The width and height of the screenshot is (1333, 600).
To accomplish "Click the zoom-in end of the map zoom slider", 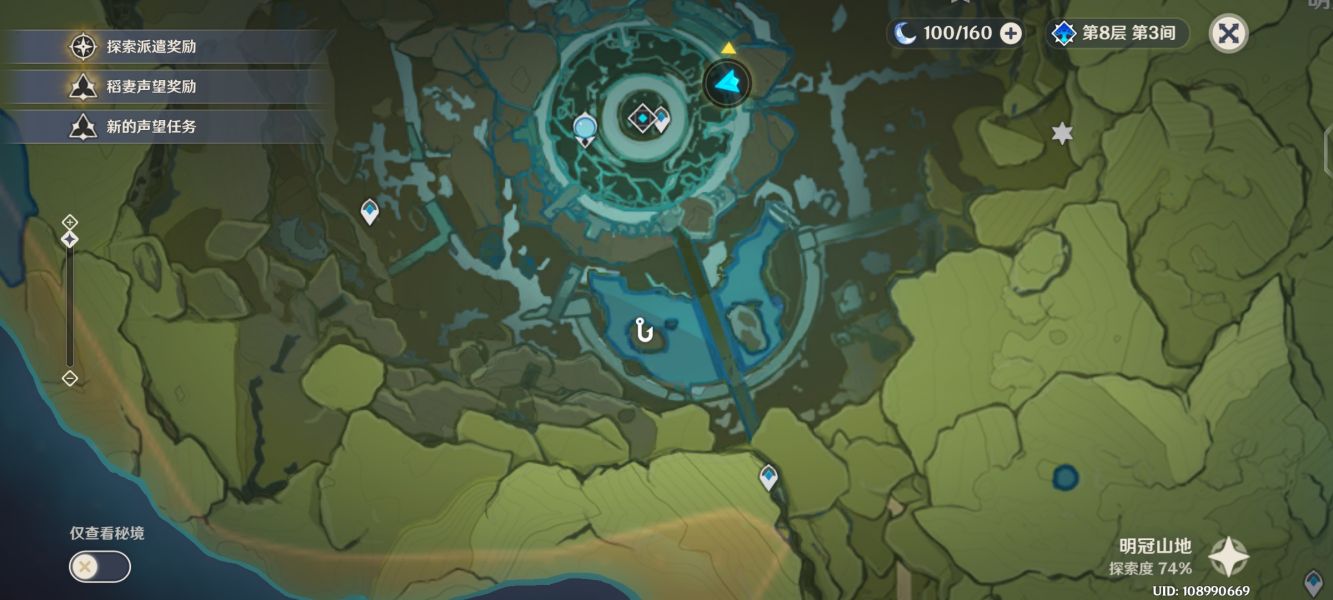I will tap(70, 222).
